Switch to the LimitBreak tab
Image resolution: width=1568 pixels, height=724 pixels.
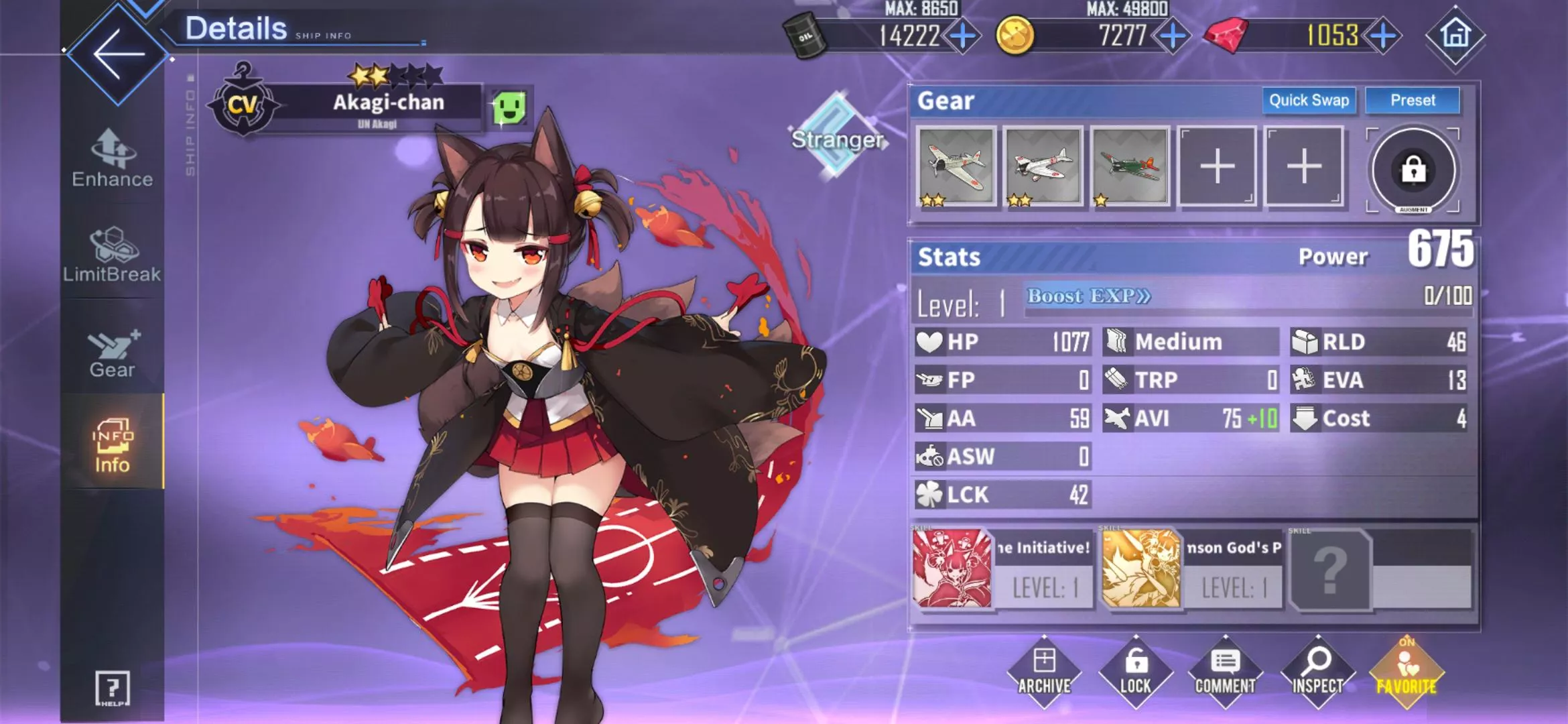pyautogui.click(x=113, y=255)
